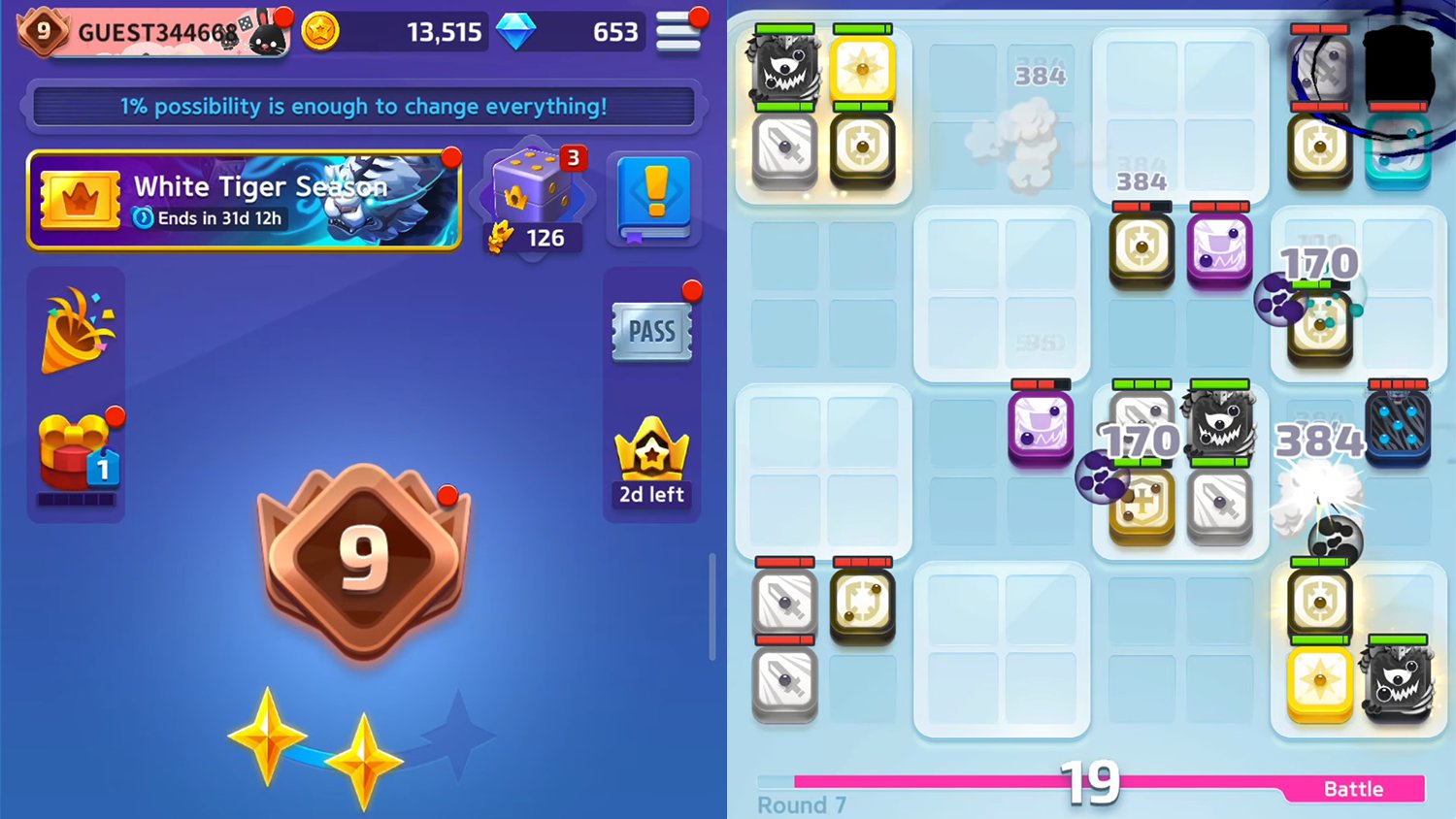Screen dimensions: 1456x819
Task: Open the PASS ticket panel
Action: coord(651,331)
